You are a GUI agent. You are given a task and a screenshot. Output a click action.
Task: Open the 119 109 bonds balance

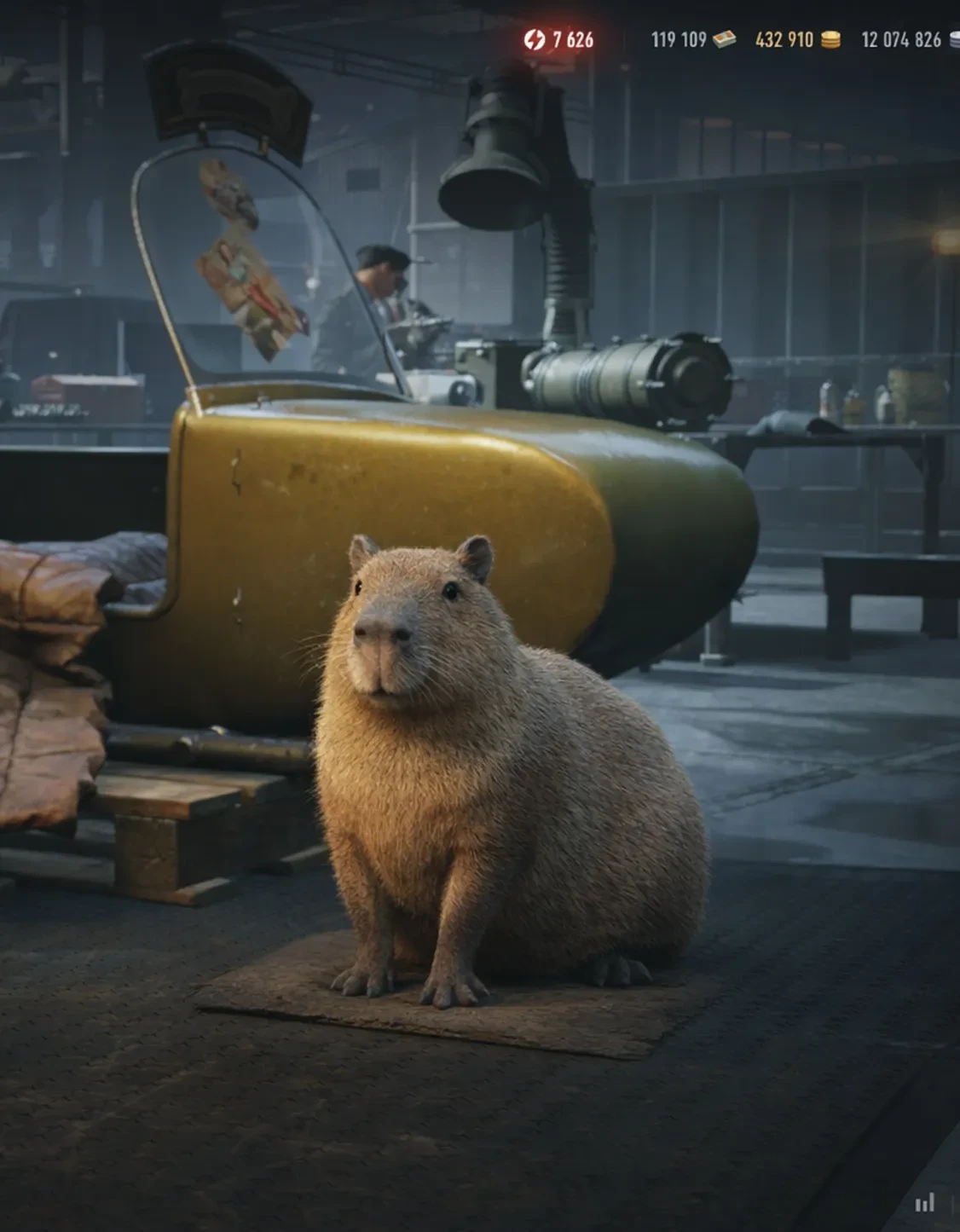[691, 39]
